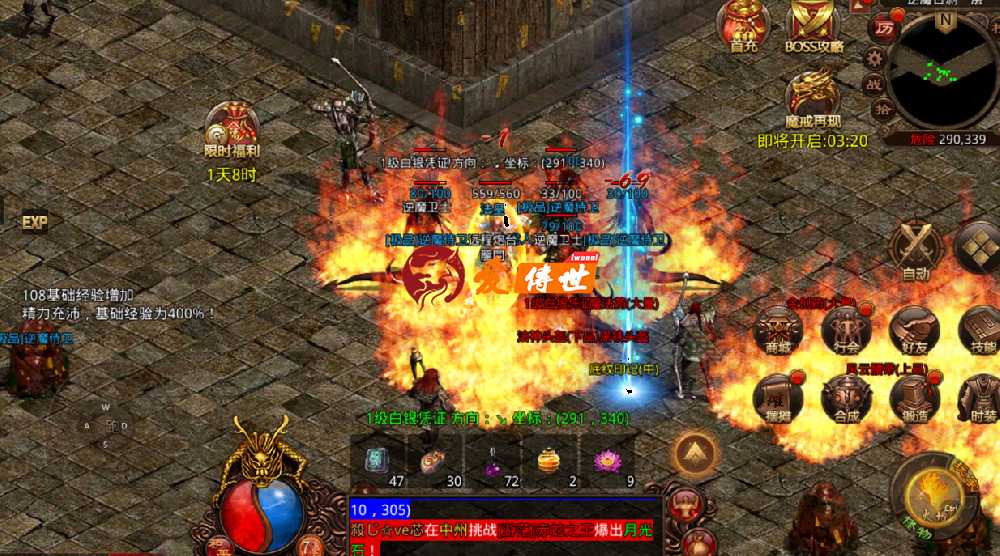Viewport: 1000px width, 556px height.
Task: Open the 时装 costume menu
Action: (x=980, y=396)
